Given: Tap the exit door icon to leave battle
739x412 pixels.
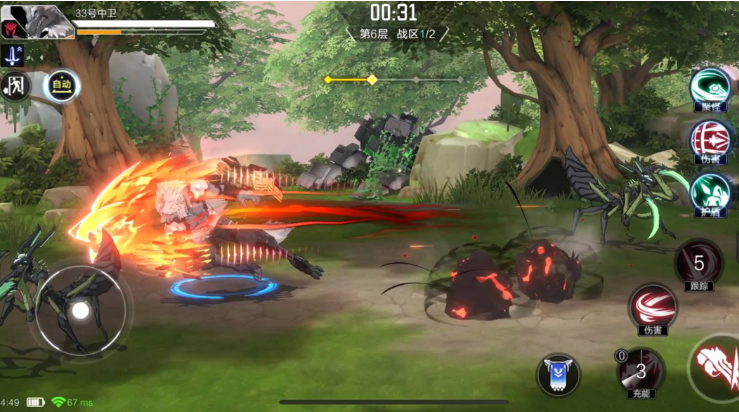Looking at the screenshot, I should coord(15,85).
